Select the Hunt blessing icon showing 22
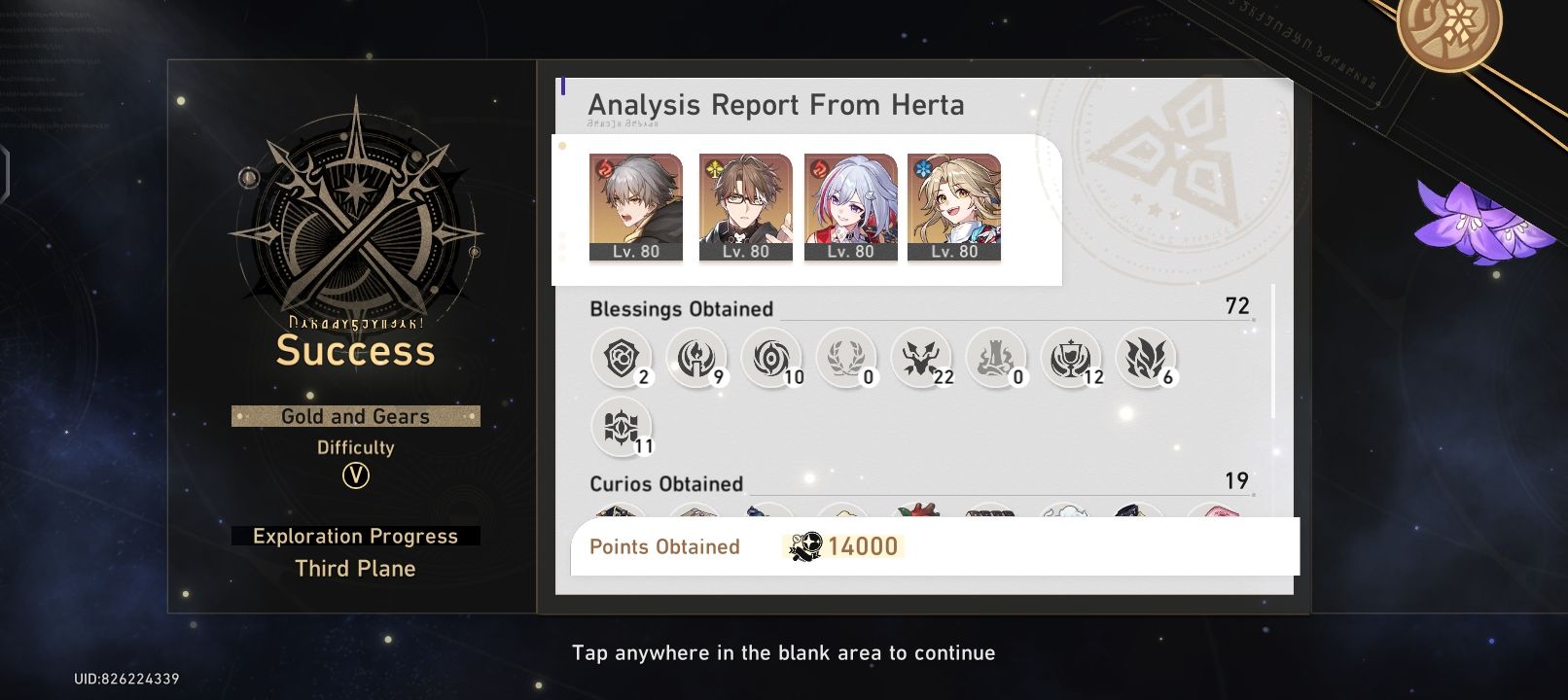The height and width of the screenshot is (700, 1568). 922,358
